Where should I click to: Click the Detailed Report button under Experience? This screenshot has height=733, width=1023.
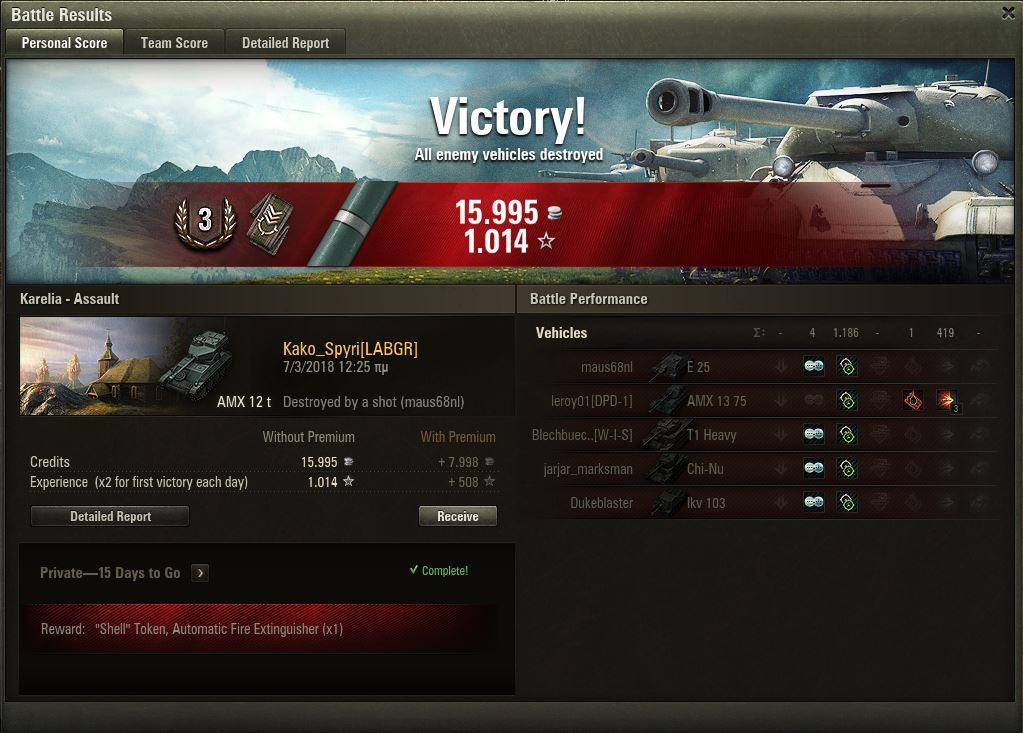(110, 516)
